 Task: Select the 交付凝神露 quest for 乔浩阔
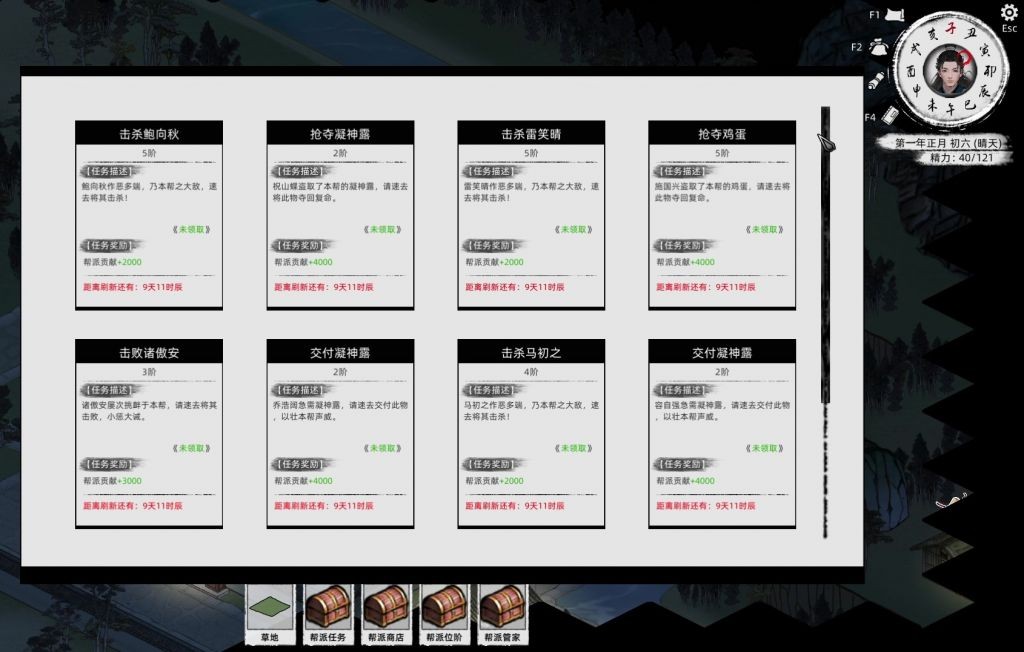click(340, 433)
